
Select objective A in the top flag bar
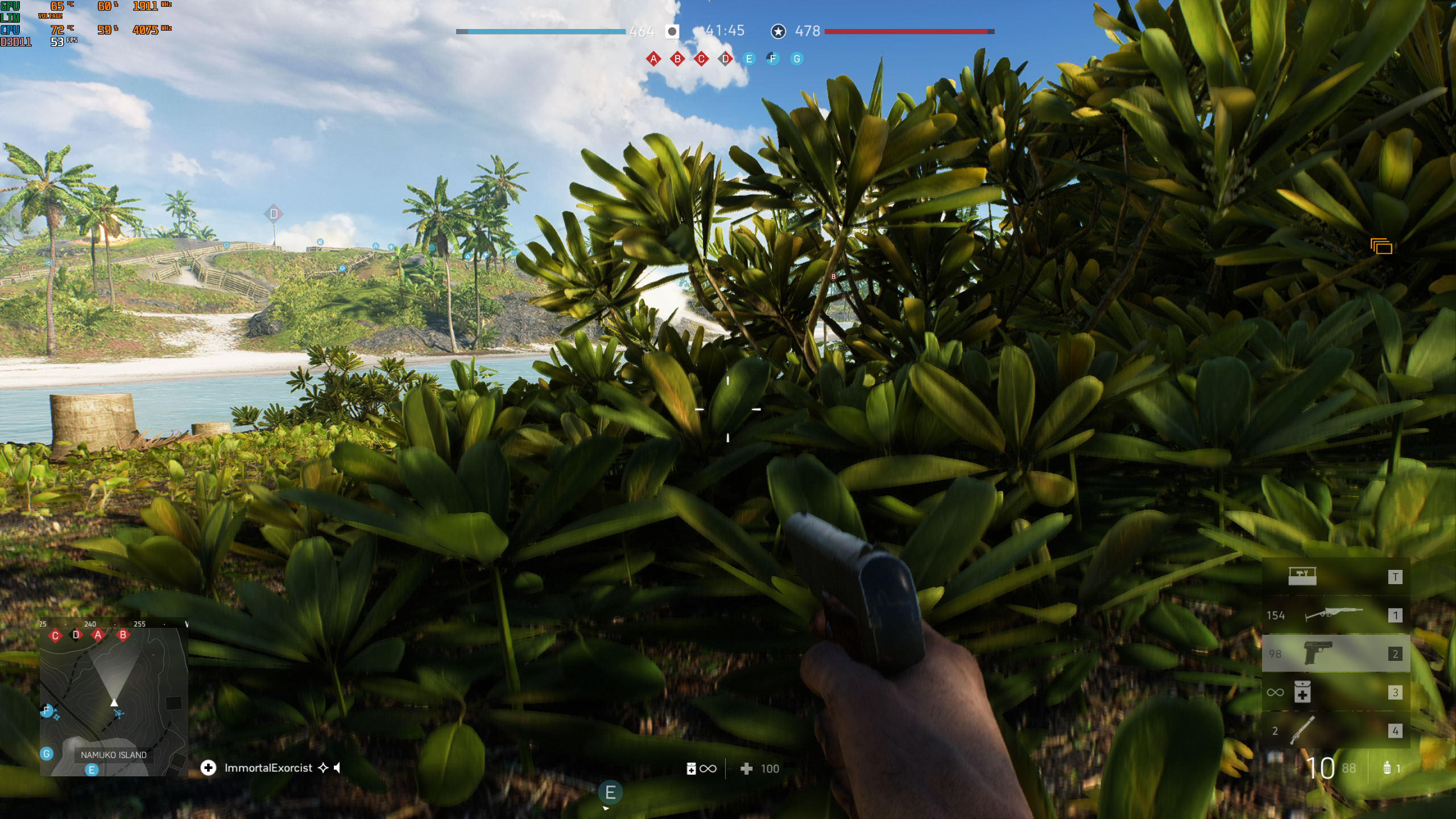653,59
